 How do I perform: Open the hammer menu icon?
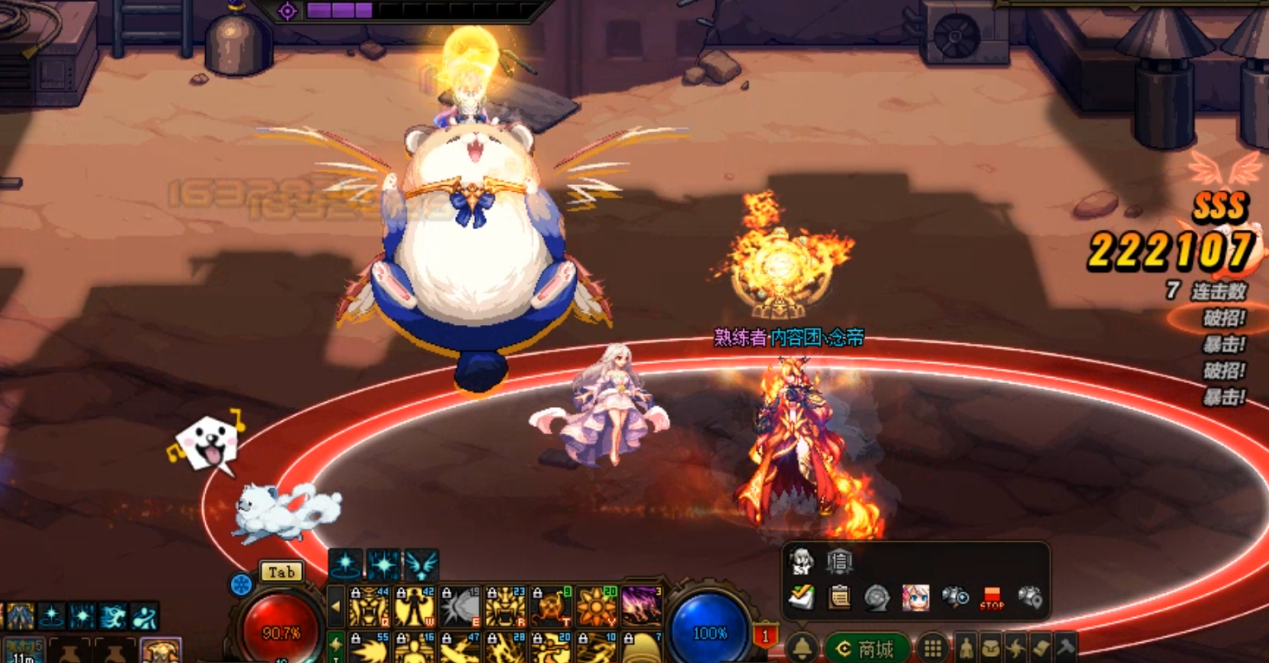tap(1065, 648)
